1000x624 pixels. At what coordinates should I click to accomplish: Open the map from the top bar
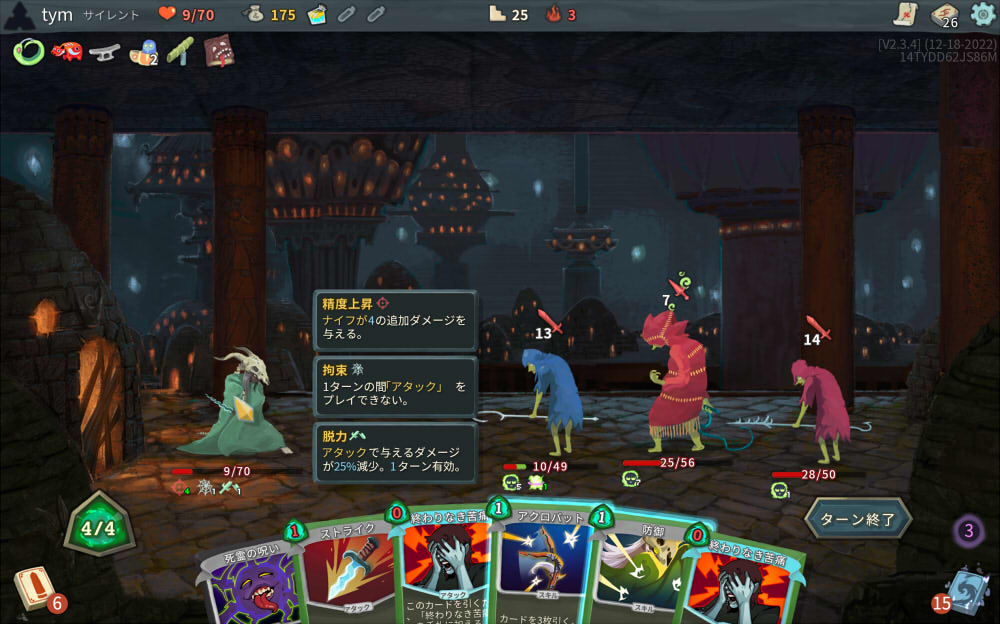point(905,14)
